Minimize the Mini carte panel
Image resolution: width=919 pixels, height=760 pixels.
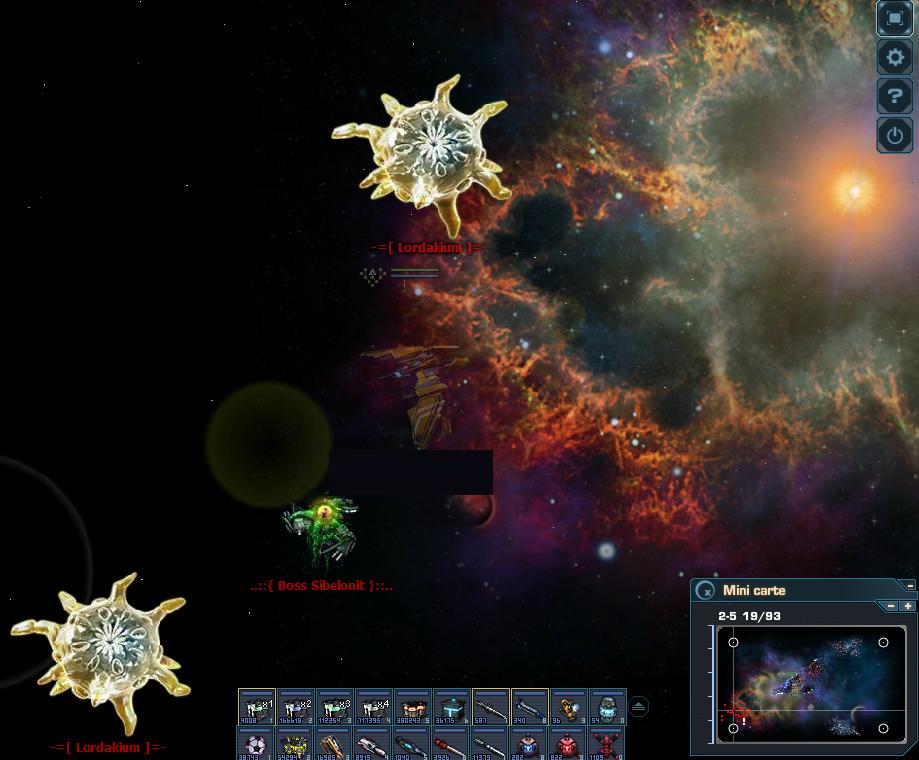coord(910,585)
